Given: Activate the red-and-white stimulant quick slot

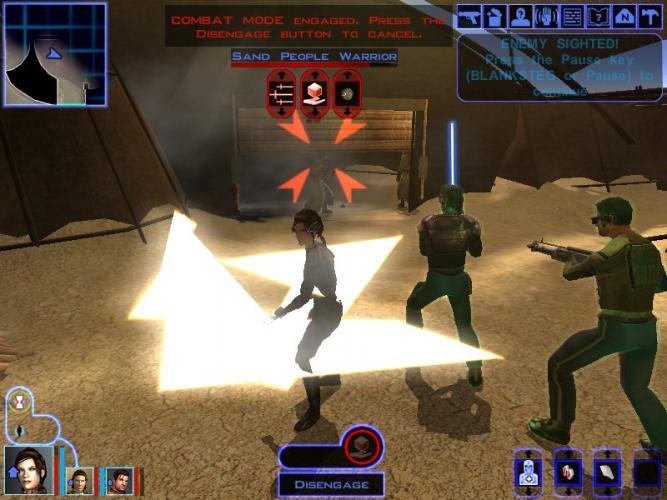Looking at the screenshot, I should tap(566, 473).
